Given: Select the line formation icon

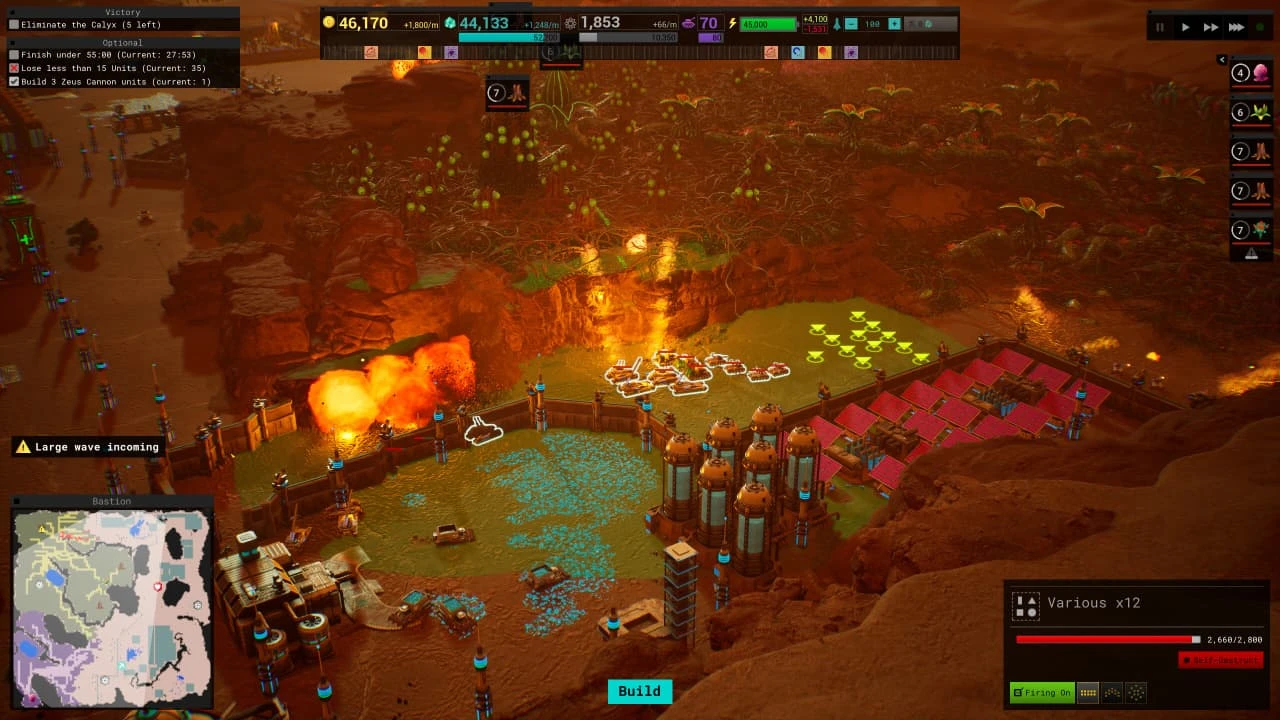Looking at the screenshot, I should click(x=1087, y=692).
